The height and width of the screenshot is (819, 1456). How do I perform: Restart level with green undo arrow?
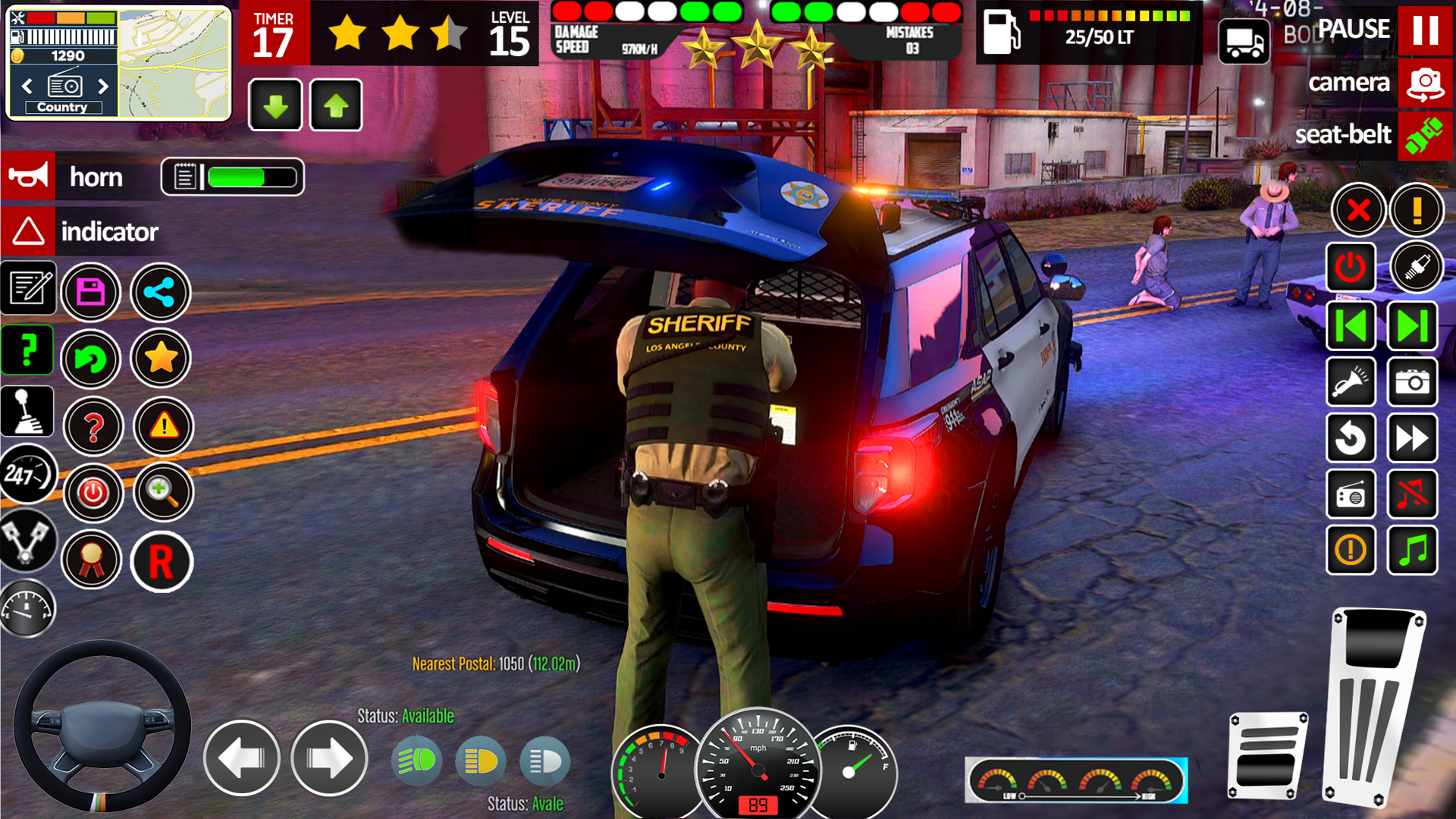click(x=91, y=359)
